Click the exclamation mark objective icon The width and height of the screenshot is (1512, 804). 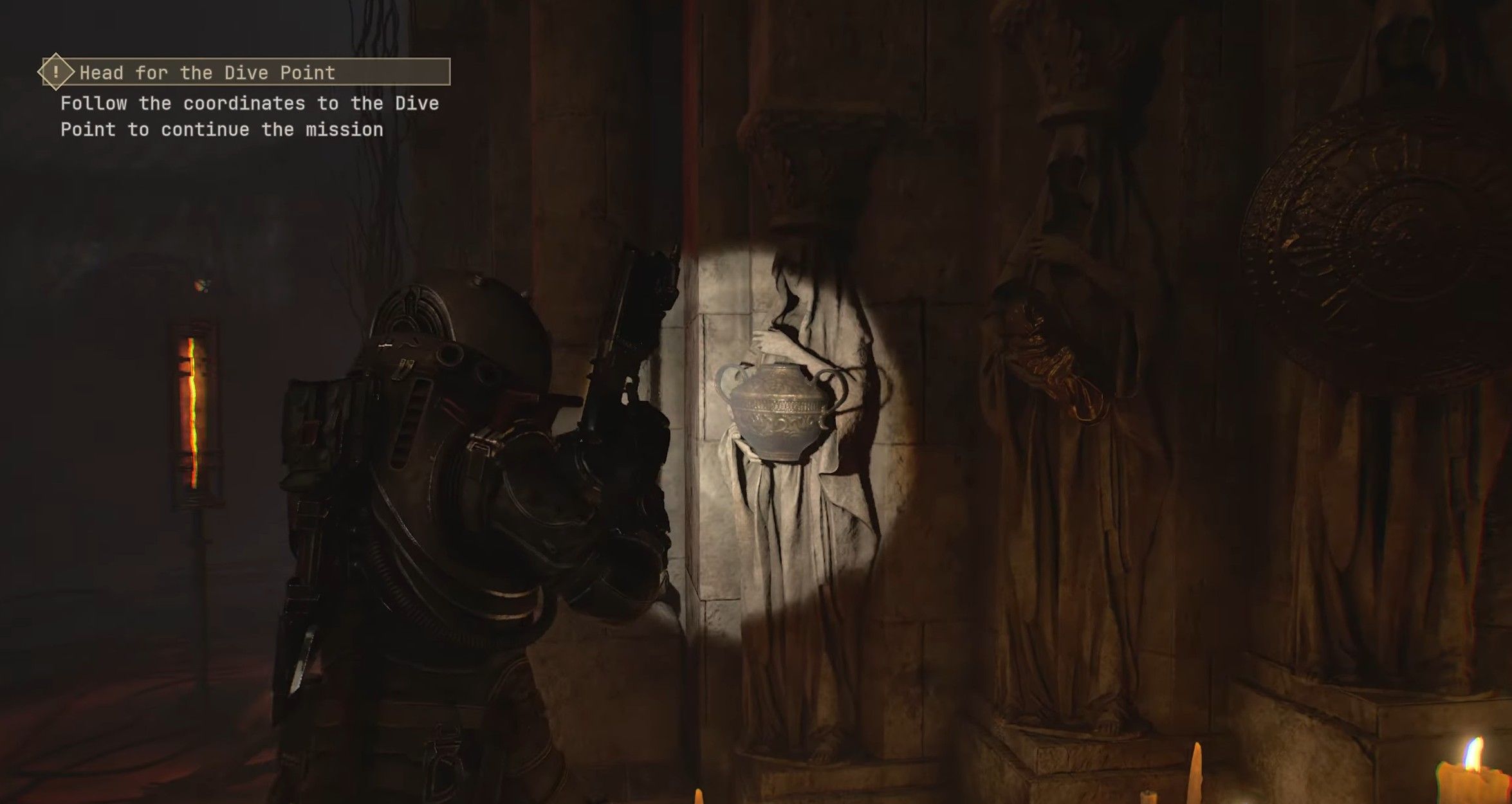[56, 71]
